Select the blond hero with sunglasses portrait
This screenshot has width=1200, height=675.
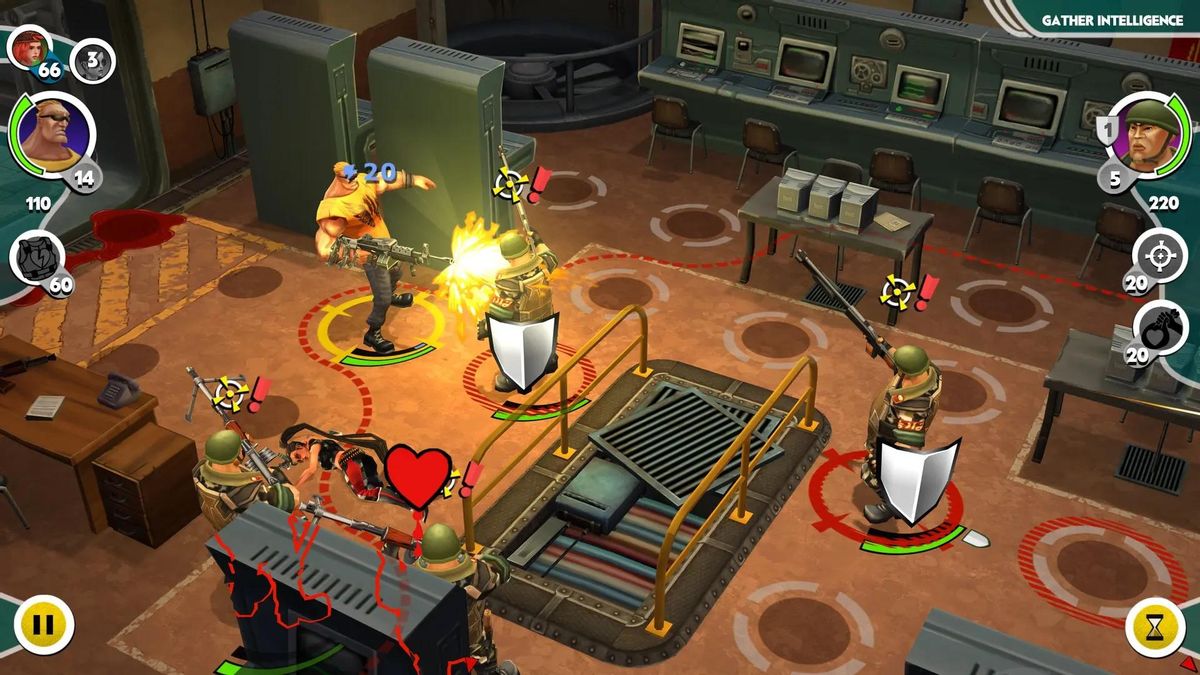point(51,137)
